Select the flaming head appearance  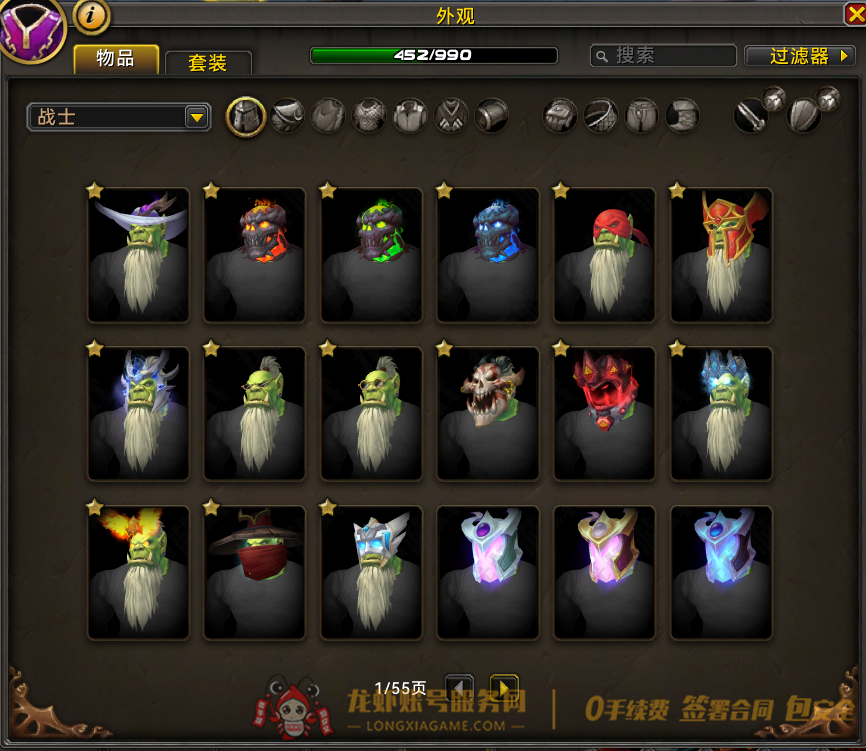(x=138, y=572)
